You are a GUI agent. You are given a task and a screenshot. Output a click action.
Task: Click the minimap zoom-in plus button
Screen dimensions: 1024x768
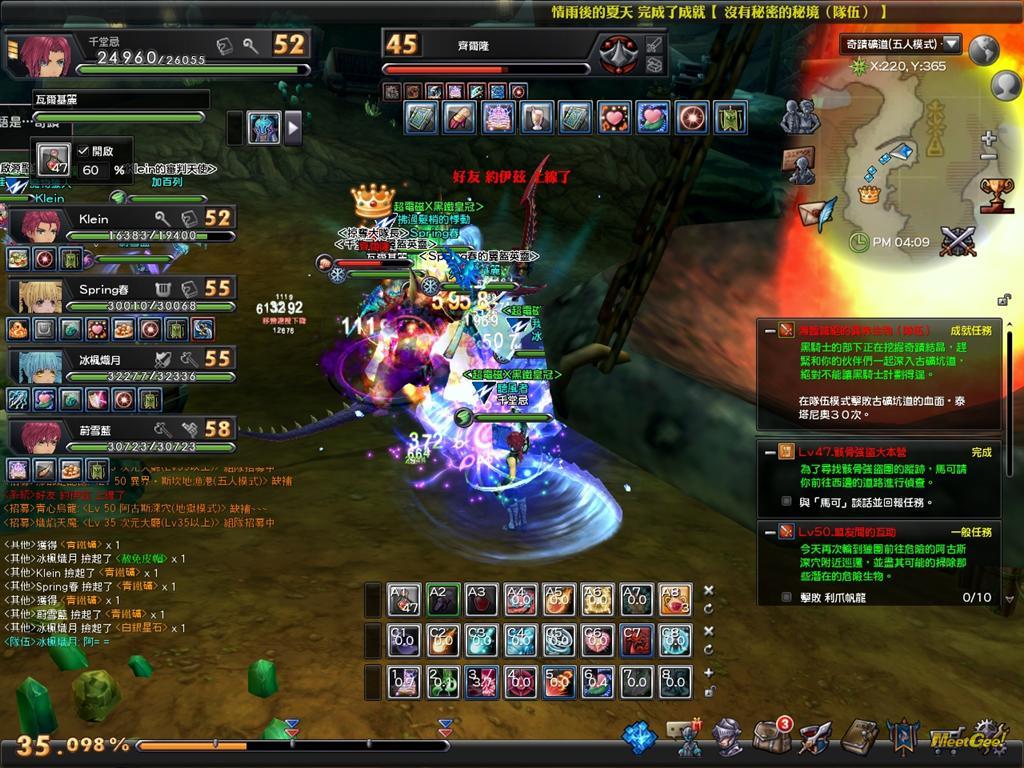(x=989, y=138)
